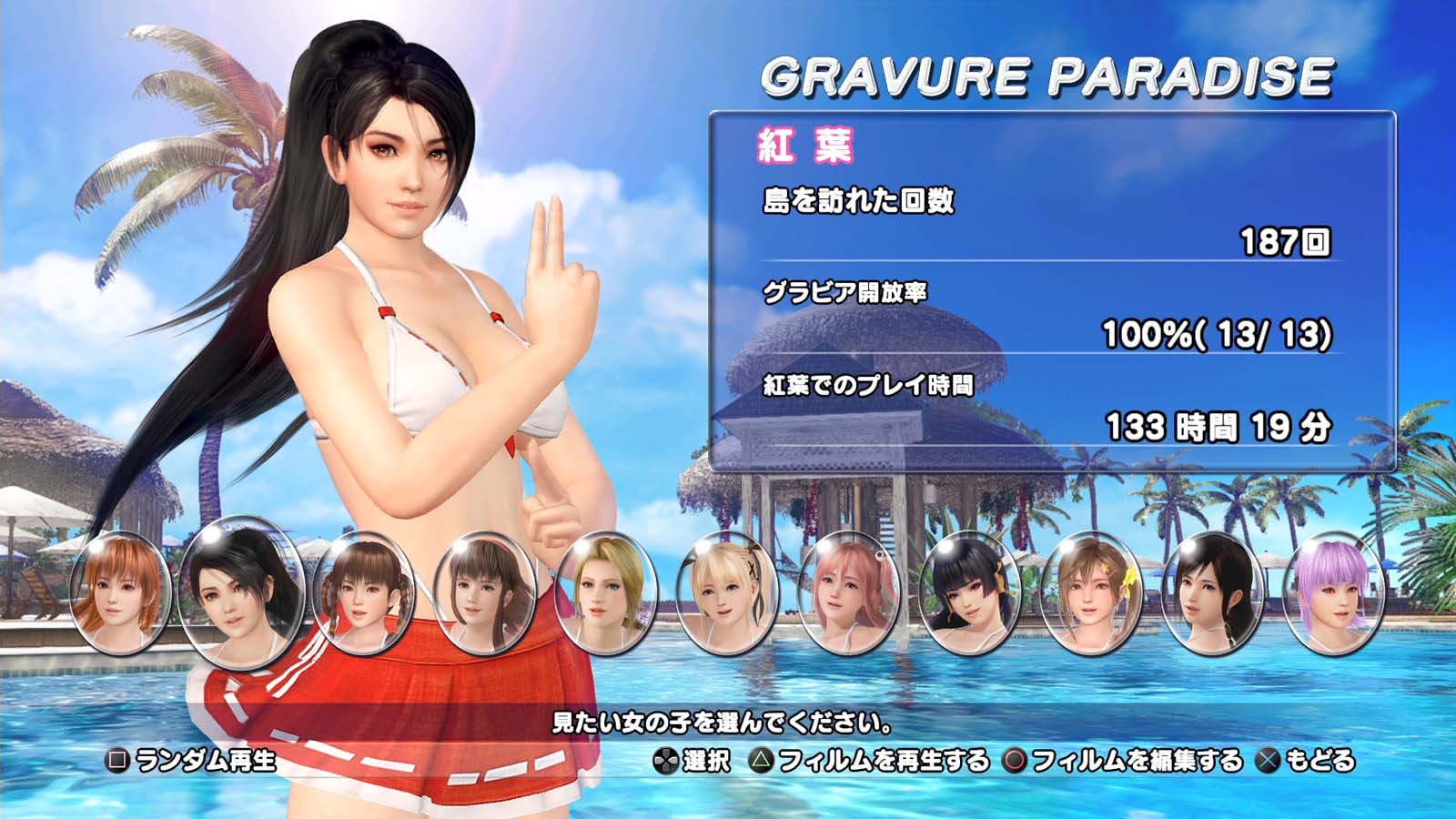Screen dimensions: 1456x819
Task: Select the black-haired girl with straight bangs
Action: (970, 591)
